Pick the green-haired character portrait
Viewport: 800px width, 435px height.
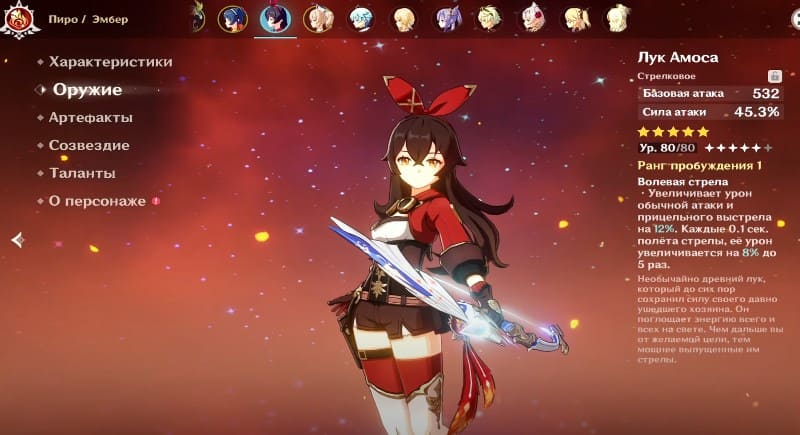490,18
